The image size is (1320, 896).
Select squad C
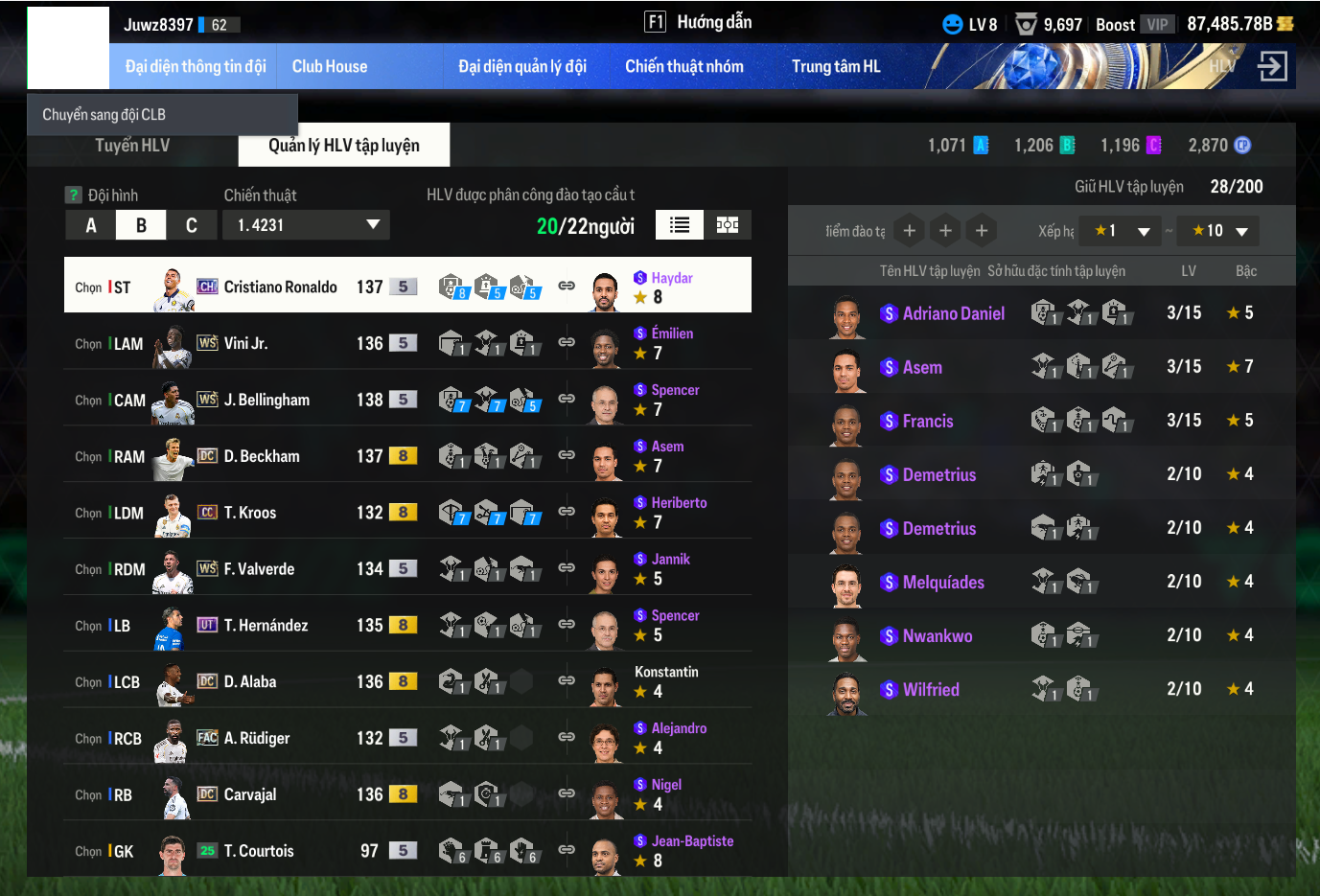tap(192, 225)
